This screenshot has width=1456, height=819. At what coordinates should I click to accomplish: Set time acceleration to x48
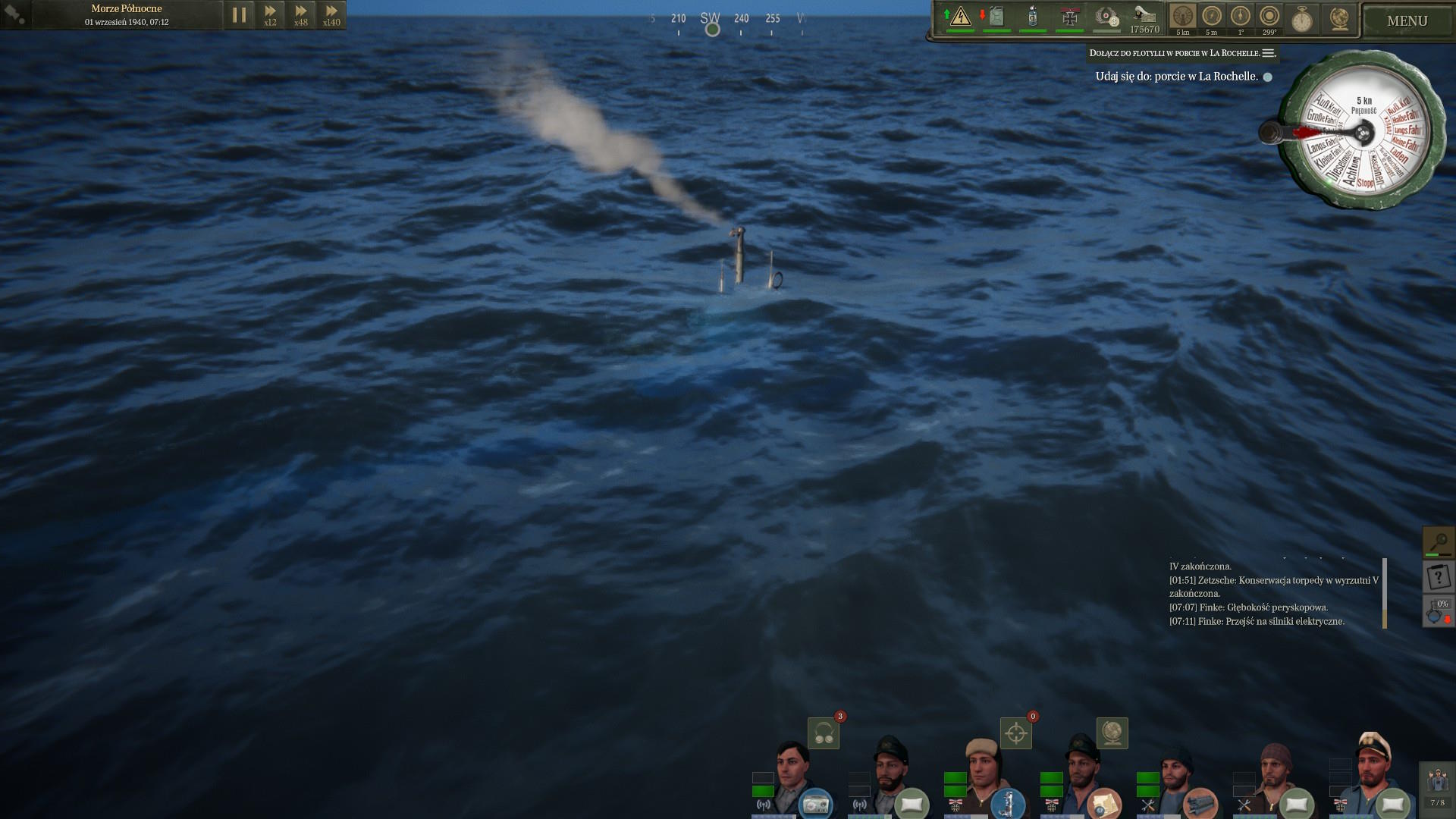[301, 15]
